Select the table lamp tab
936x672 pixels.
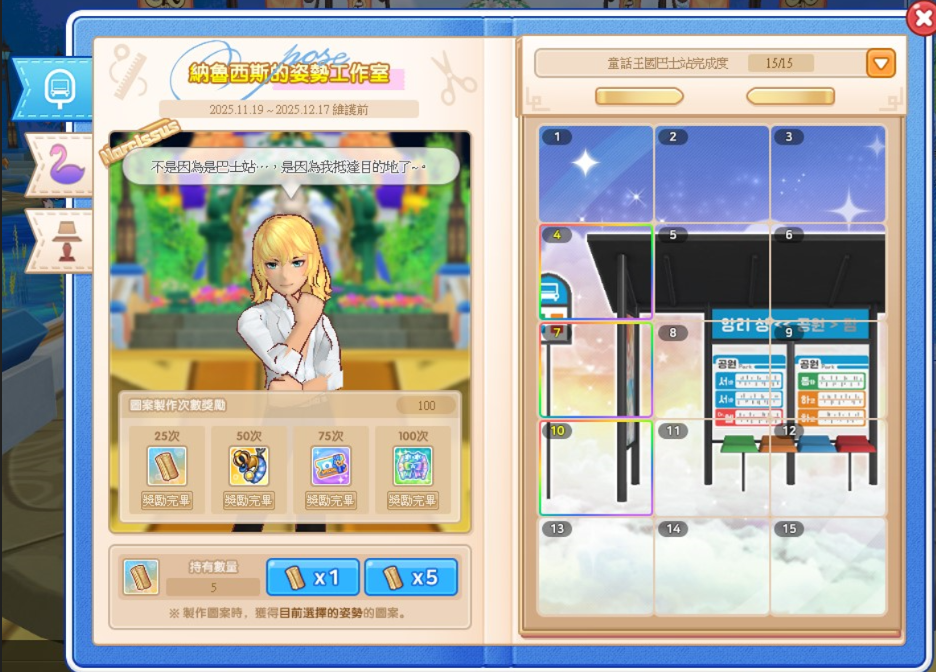tap(63, 239)
